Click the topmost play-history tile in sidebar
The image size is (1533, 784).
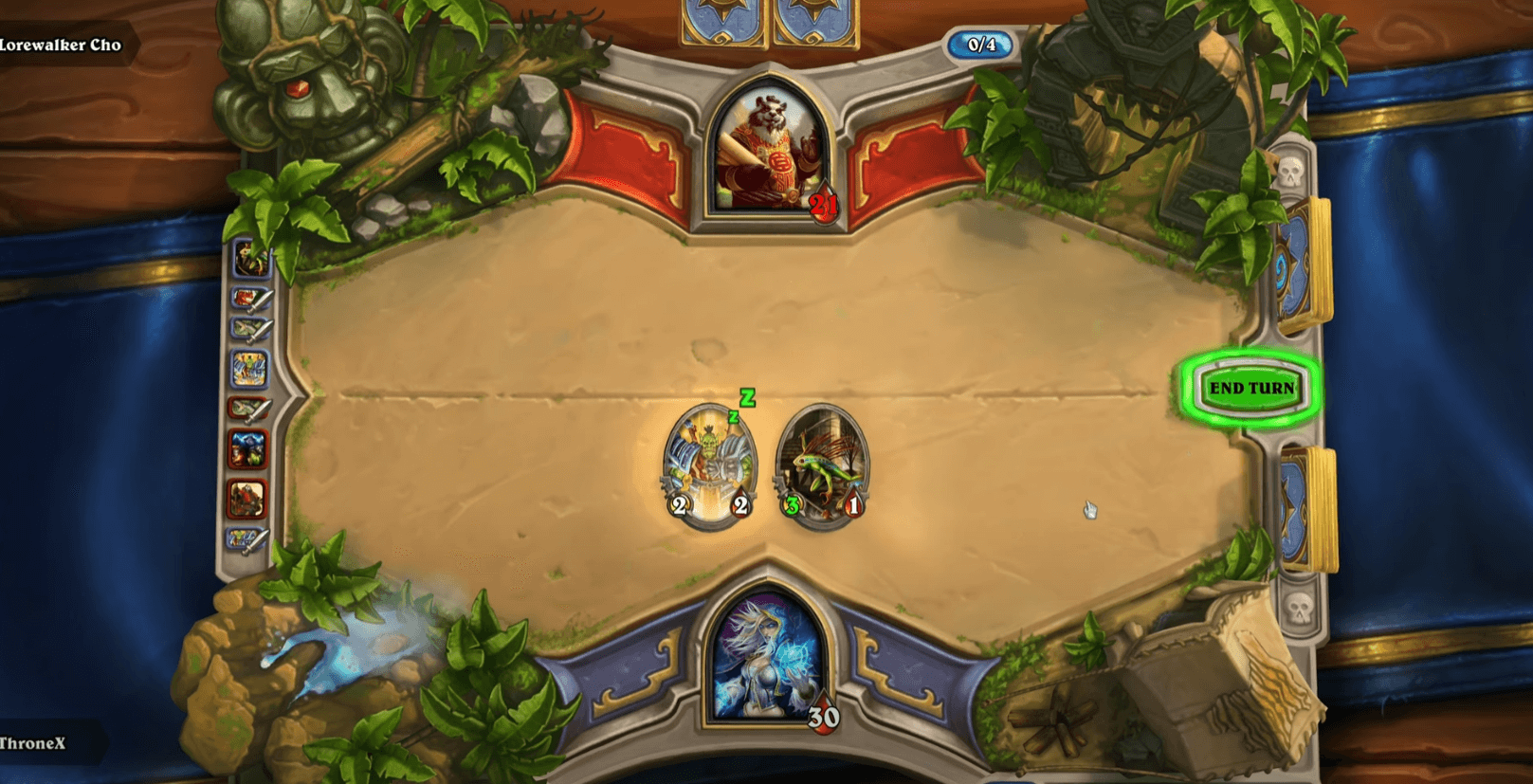pyautogui.click(x=247, y=261)
